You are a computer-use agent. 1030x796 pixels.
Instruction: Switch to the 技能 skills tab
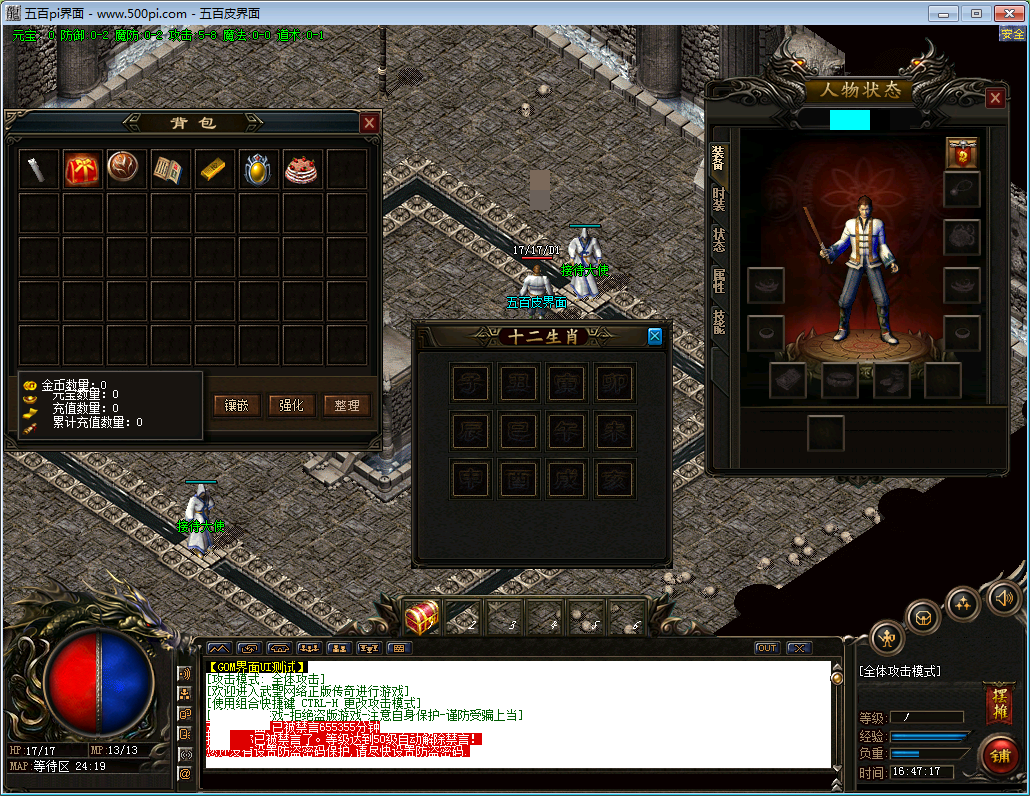719,320
